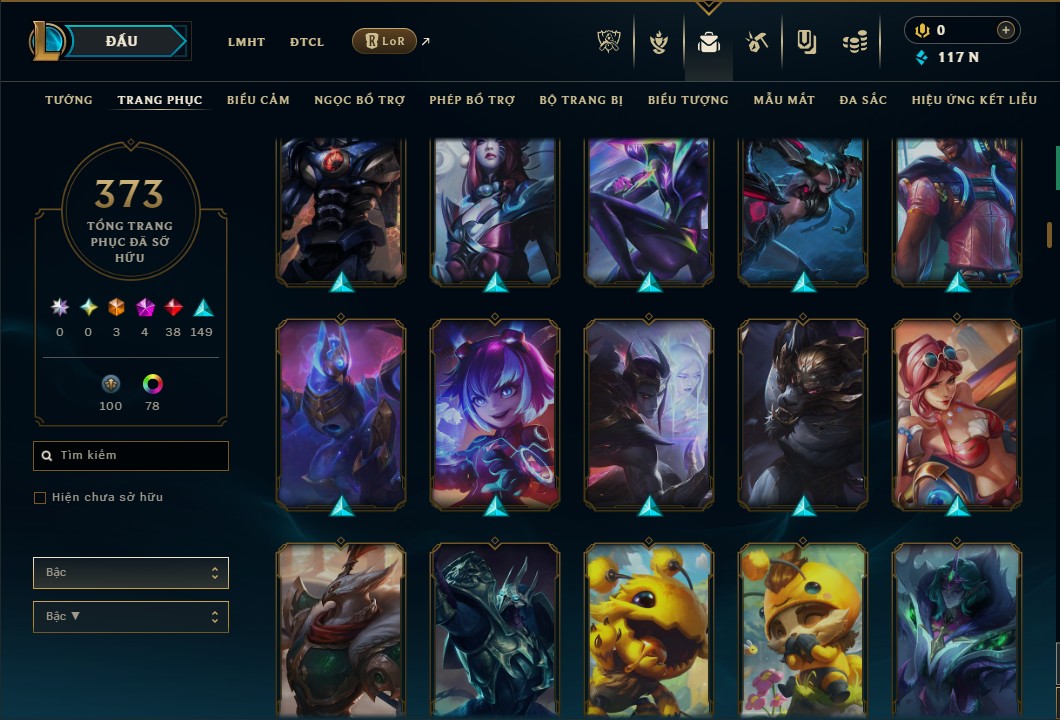This screenshot has width=1060, height=720.
Task: Toggle the Hiện chưa sở hữu checkbox
Action: click(x=40, y=498)
